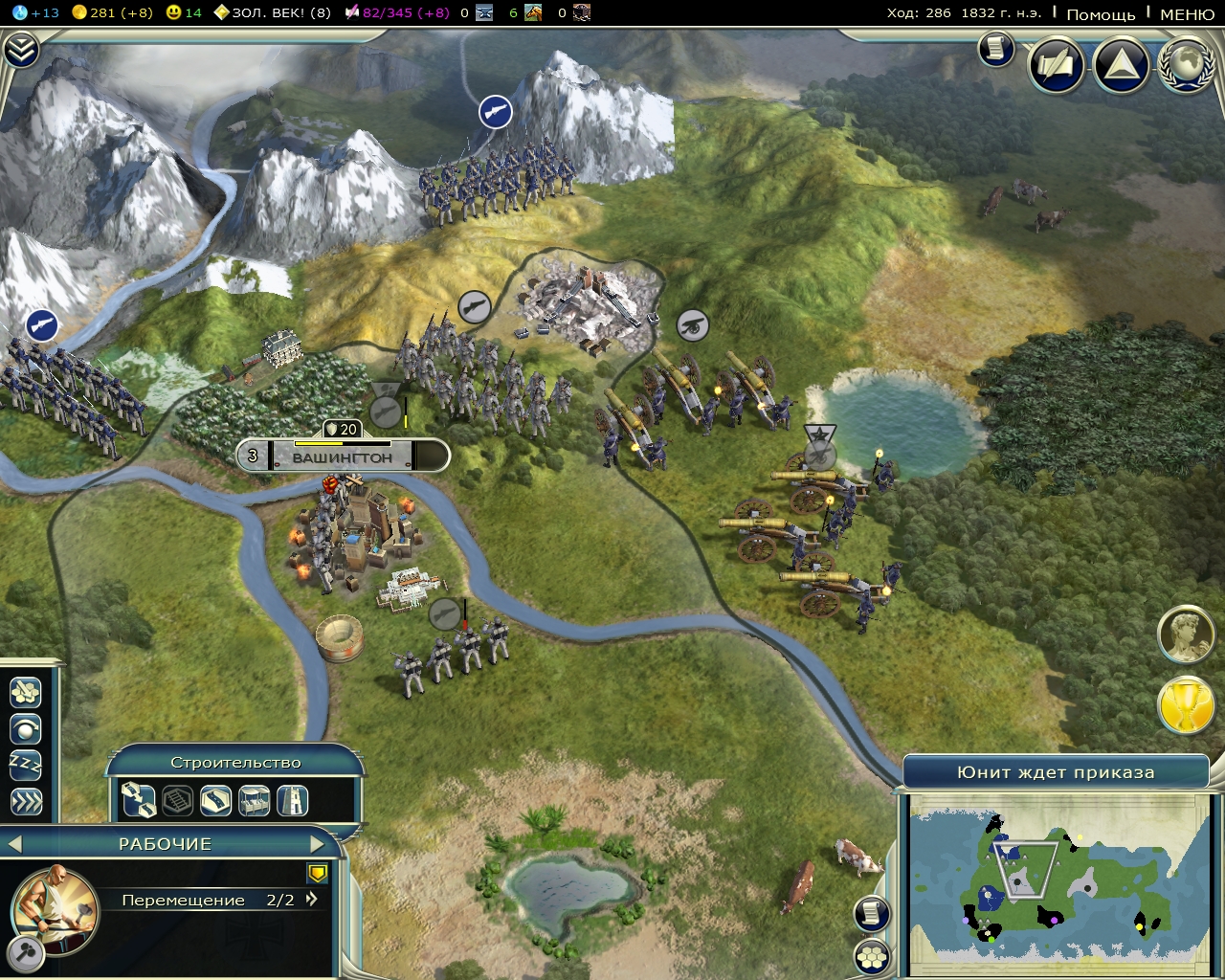Expand the top-left panel arrow toggle
Viewport: 1225px width, 980px height.
(x=20, y=50)
